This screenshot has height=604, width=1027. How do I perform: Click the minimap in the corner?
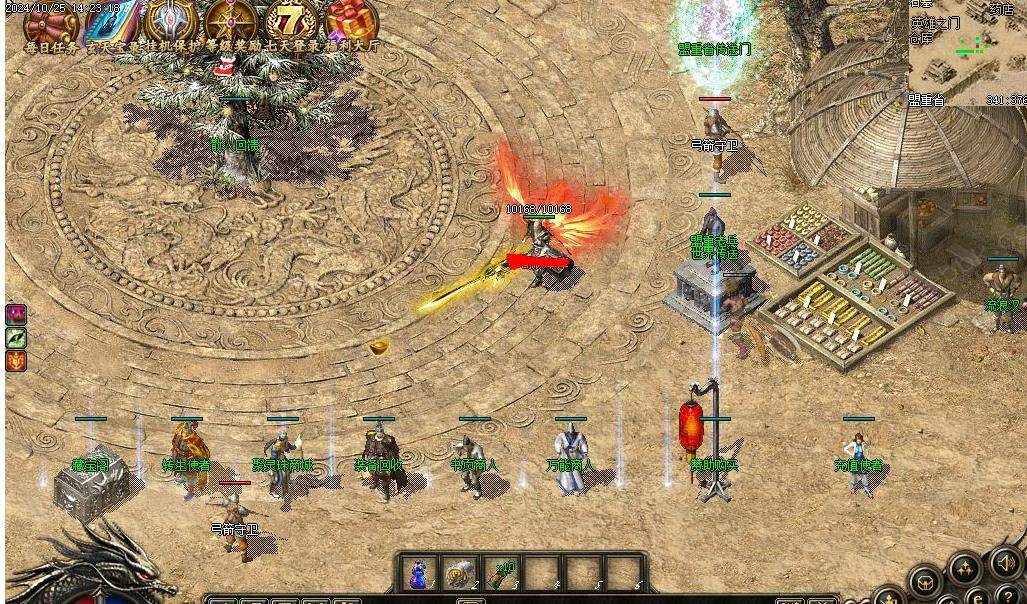966,52
